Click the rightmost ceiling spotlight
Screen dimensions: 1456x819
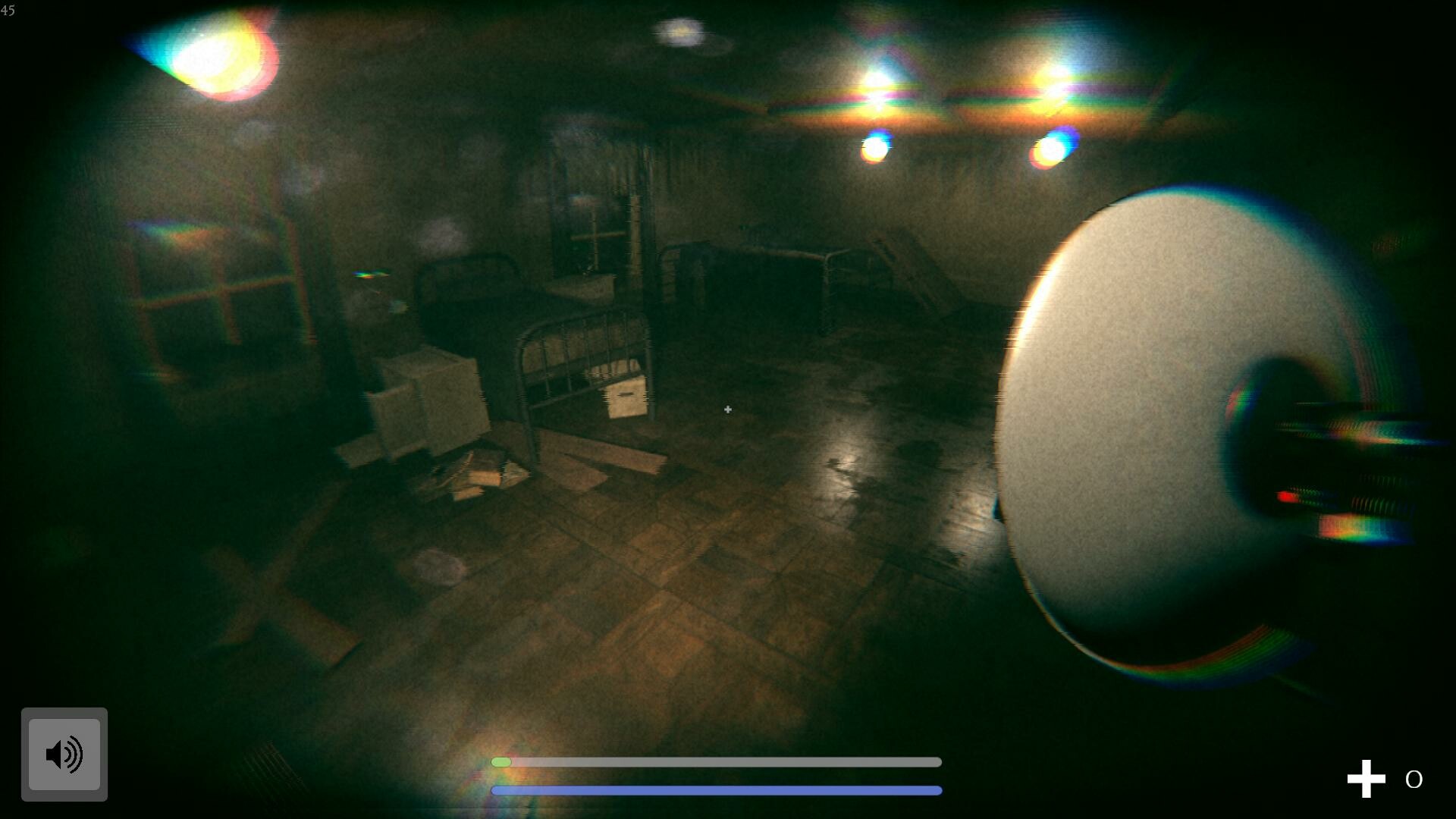tap(1054, 148)
